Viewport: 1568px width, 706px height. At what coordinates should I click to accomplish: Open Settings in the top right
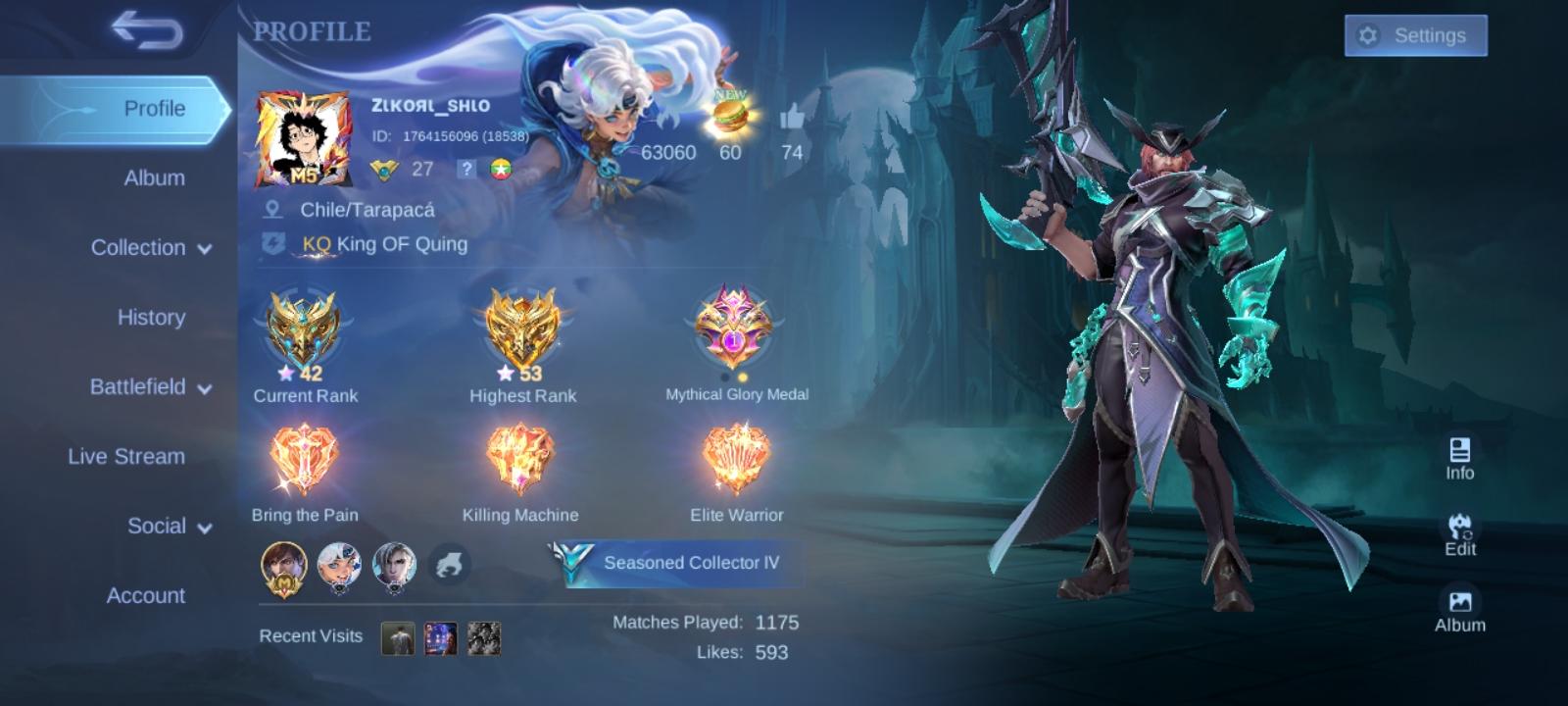1415,35
